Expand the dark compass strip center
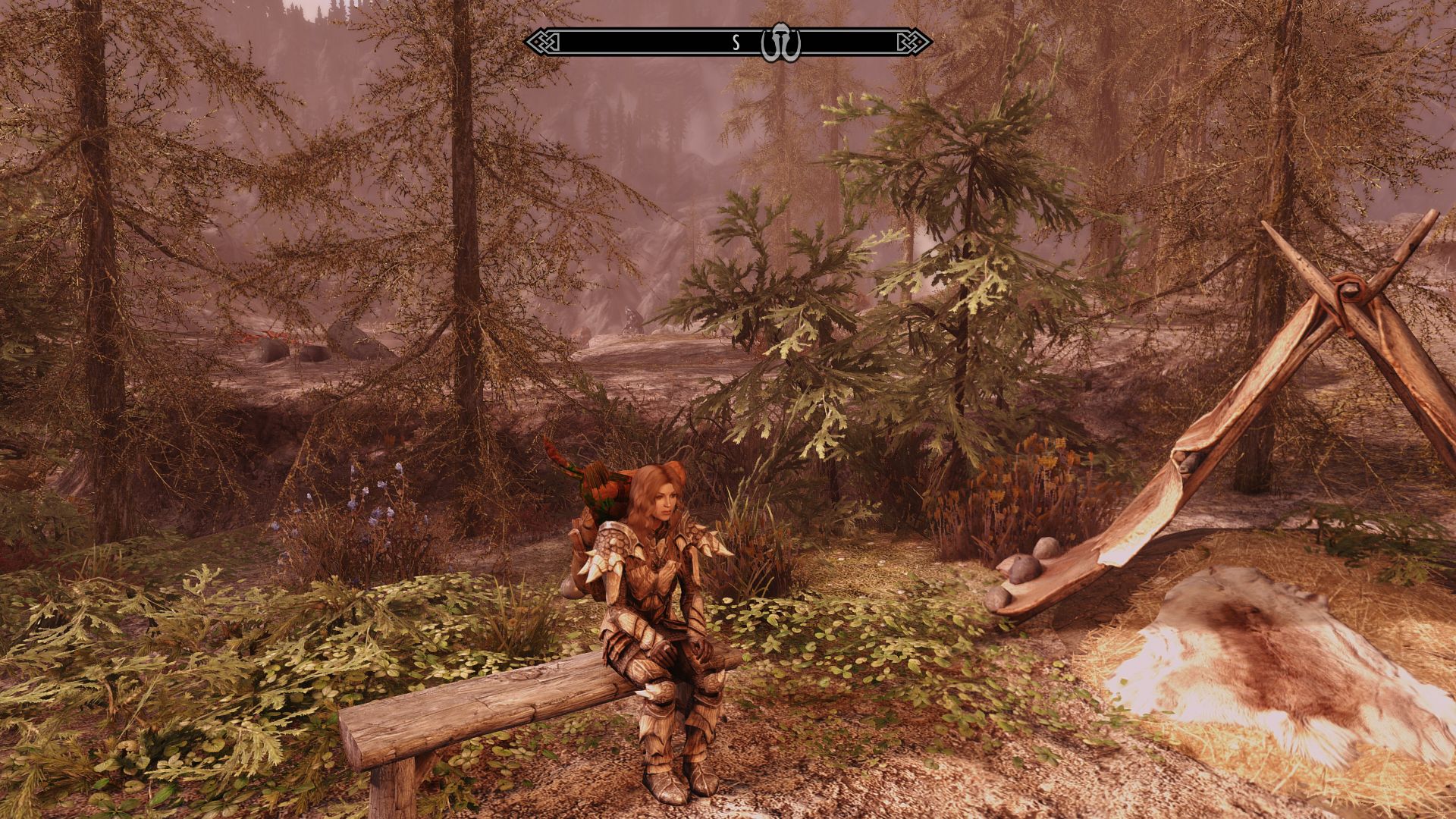This screenshot has width=1456, height=819. [682, 43]
